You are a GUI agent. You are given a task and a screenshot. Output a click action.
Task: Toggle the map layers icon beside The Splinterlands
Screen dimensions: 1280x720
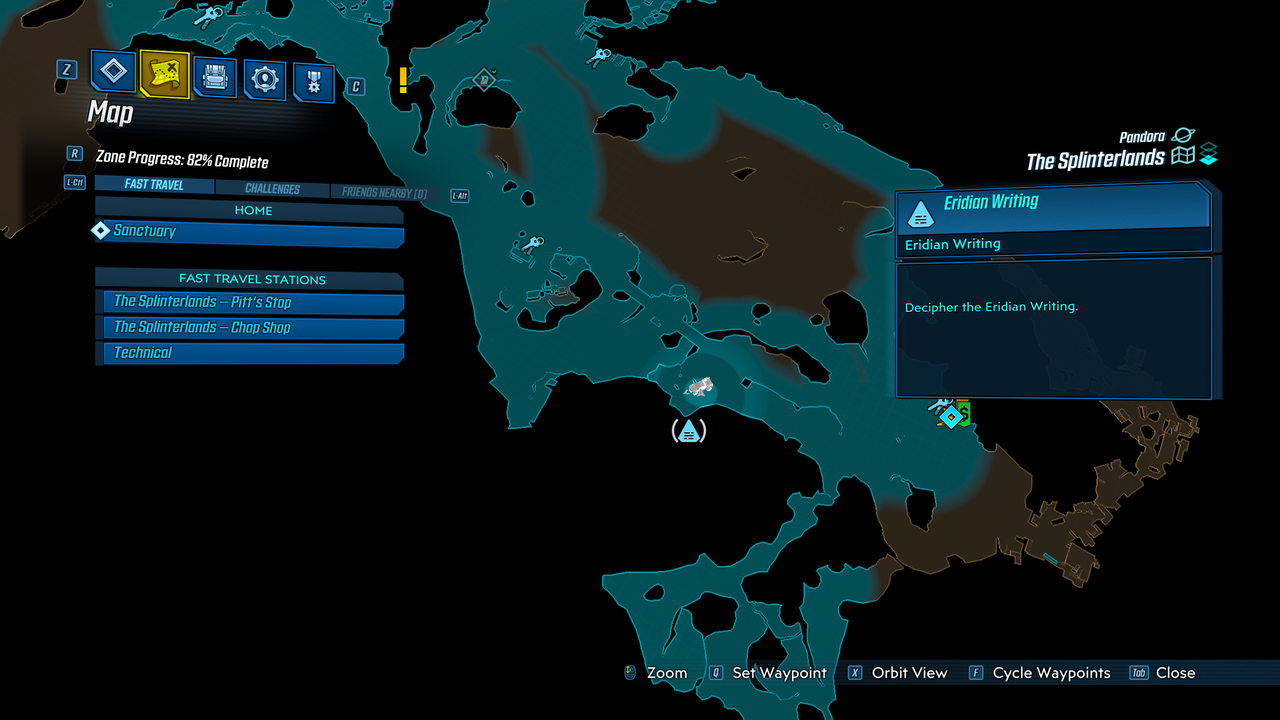point(1208,155)
